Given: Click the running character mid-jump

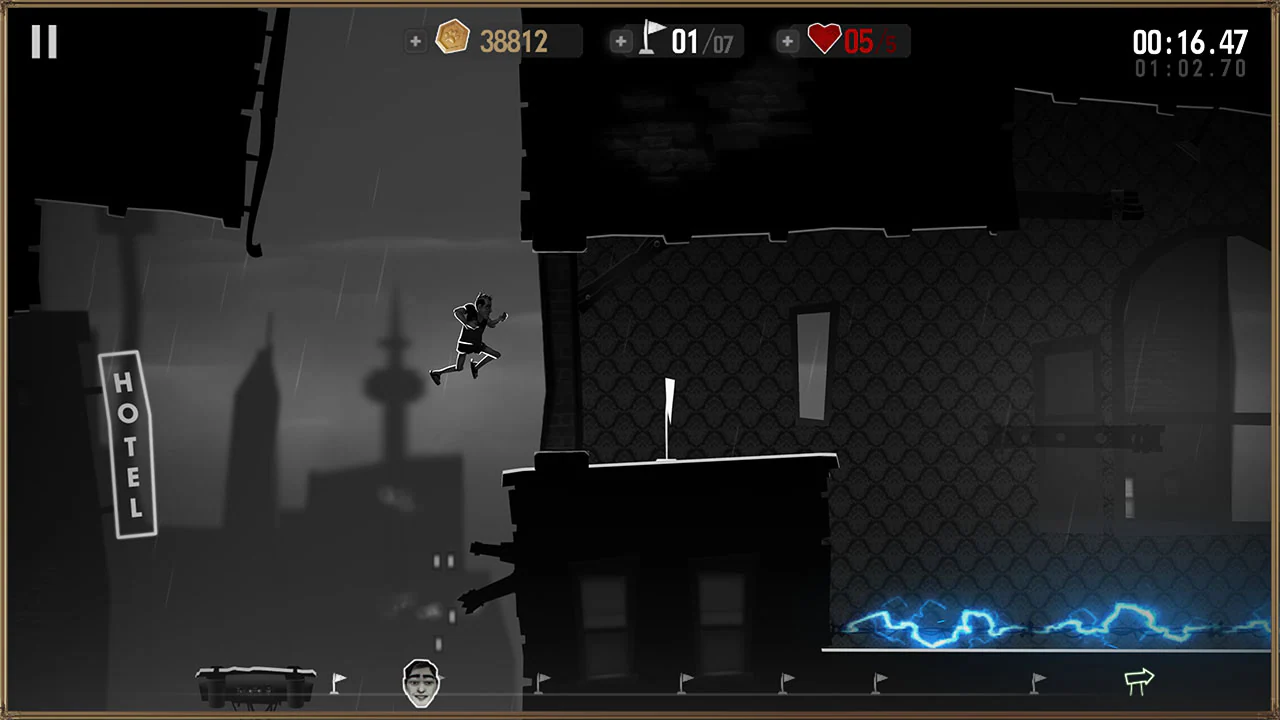Looking at the screenshot, I should [x=470, y=335].
